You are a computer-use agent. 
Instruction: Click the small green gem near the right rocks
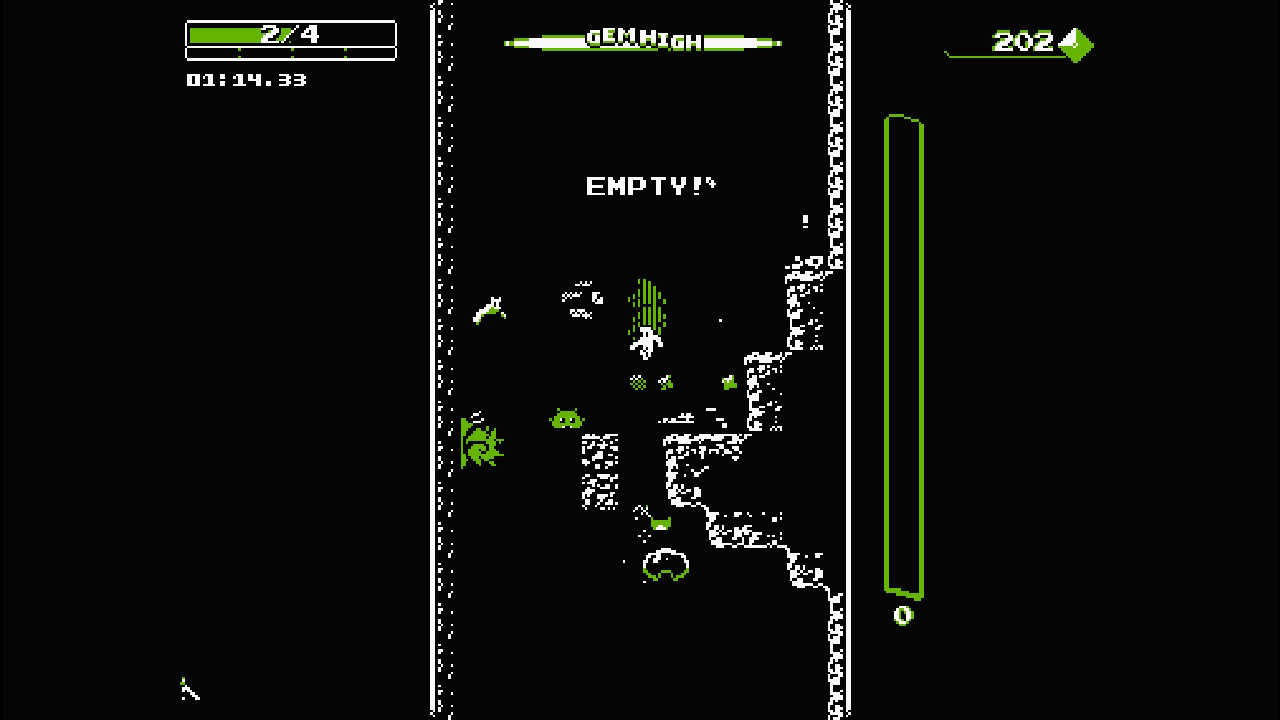click(x=730, y=381)
